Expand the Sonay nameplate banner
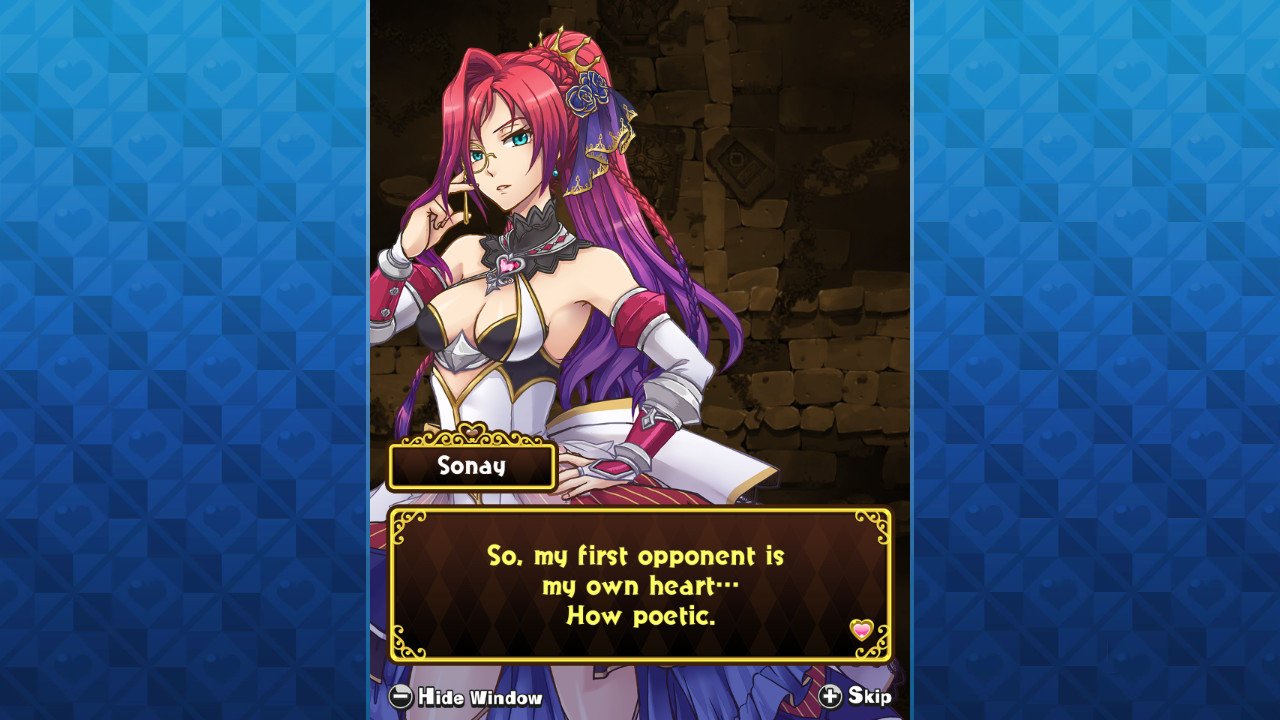This screenshot has height=720, width=1280. 473,465
